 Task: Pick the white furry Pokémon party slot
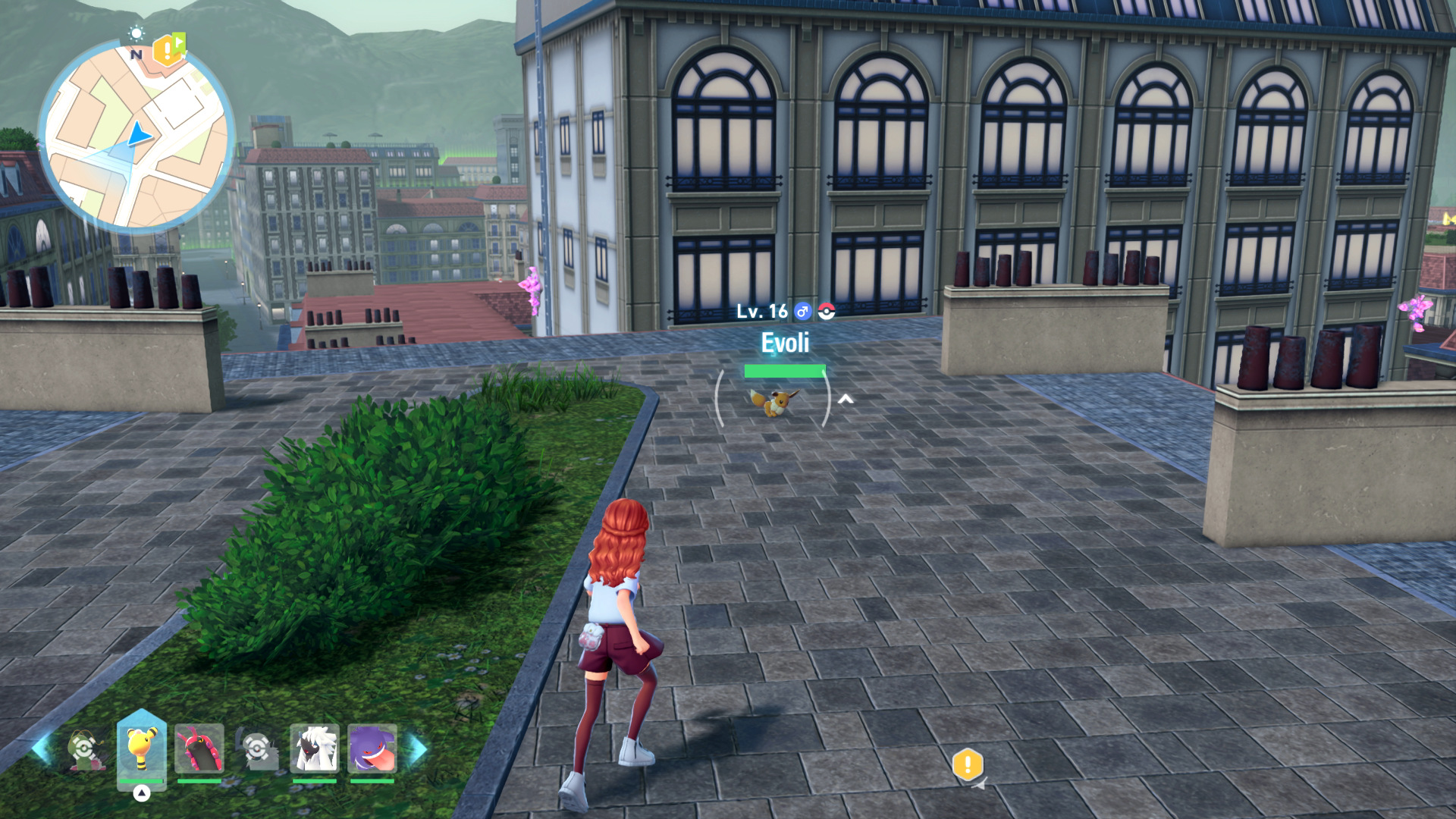click(314, 749)
